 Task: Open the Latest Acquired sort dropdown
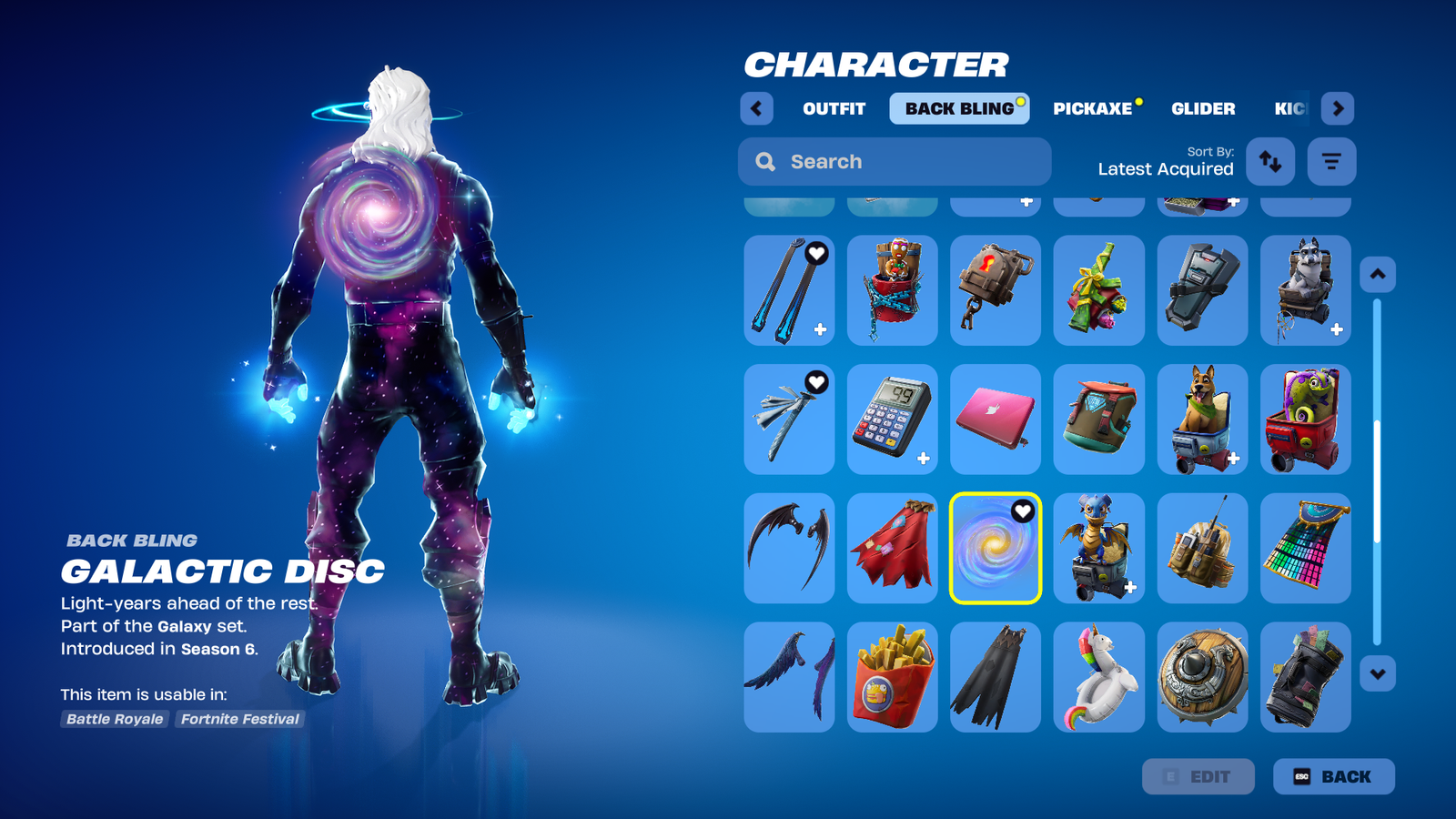(x=1165, y=169)
